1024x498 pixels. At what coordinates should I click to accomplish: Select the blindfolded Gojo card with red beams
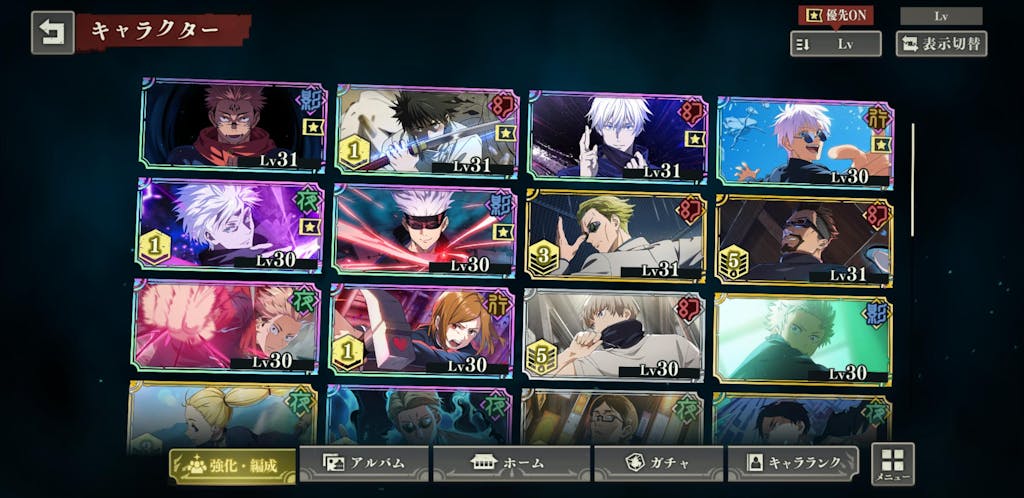tap(424, 230)
